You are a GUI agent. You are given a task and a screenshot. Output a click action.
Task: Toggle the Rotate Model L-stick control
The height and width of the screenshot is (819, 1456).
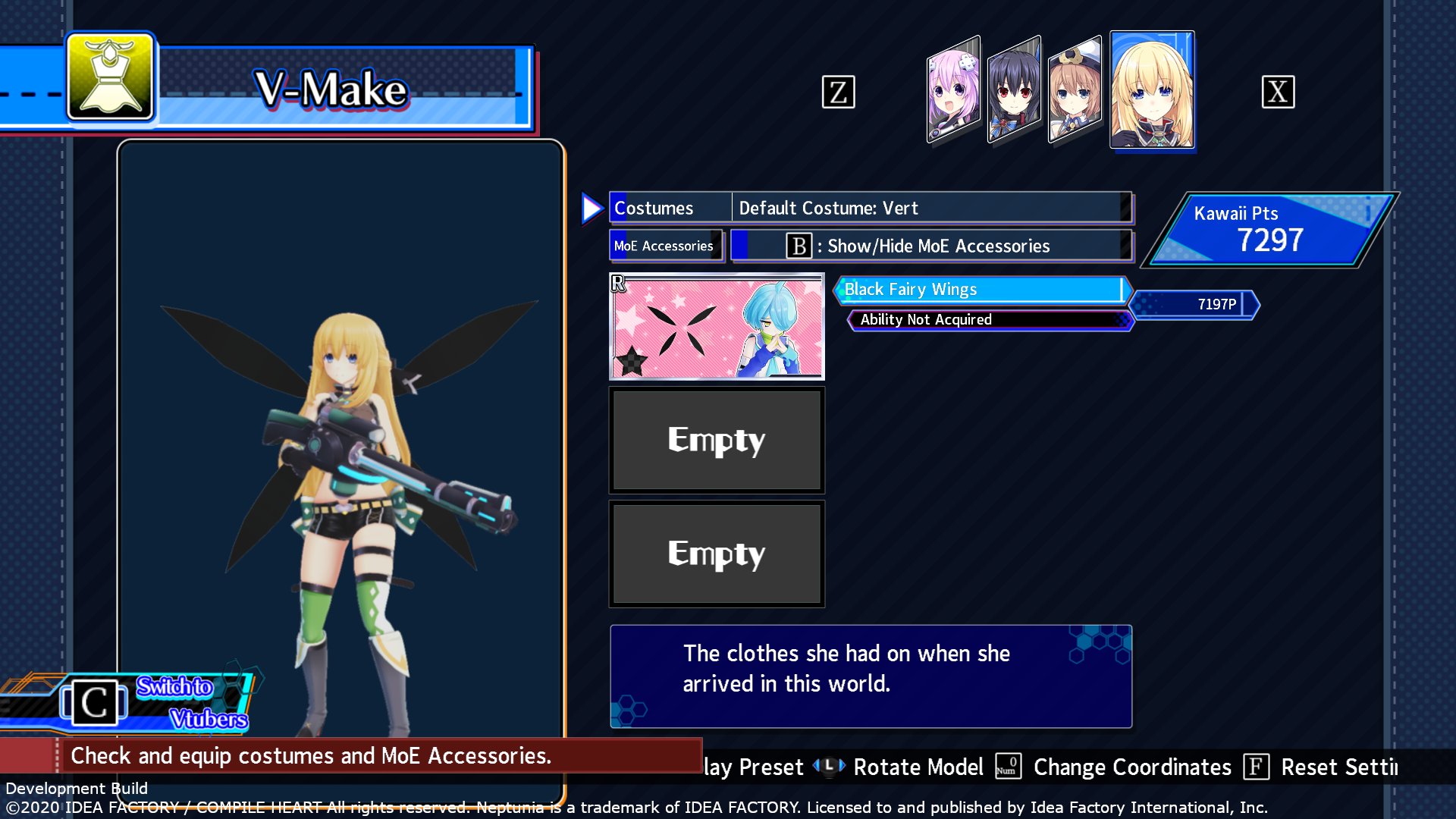point(829,767)
